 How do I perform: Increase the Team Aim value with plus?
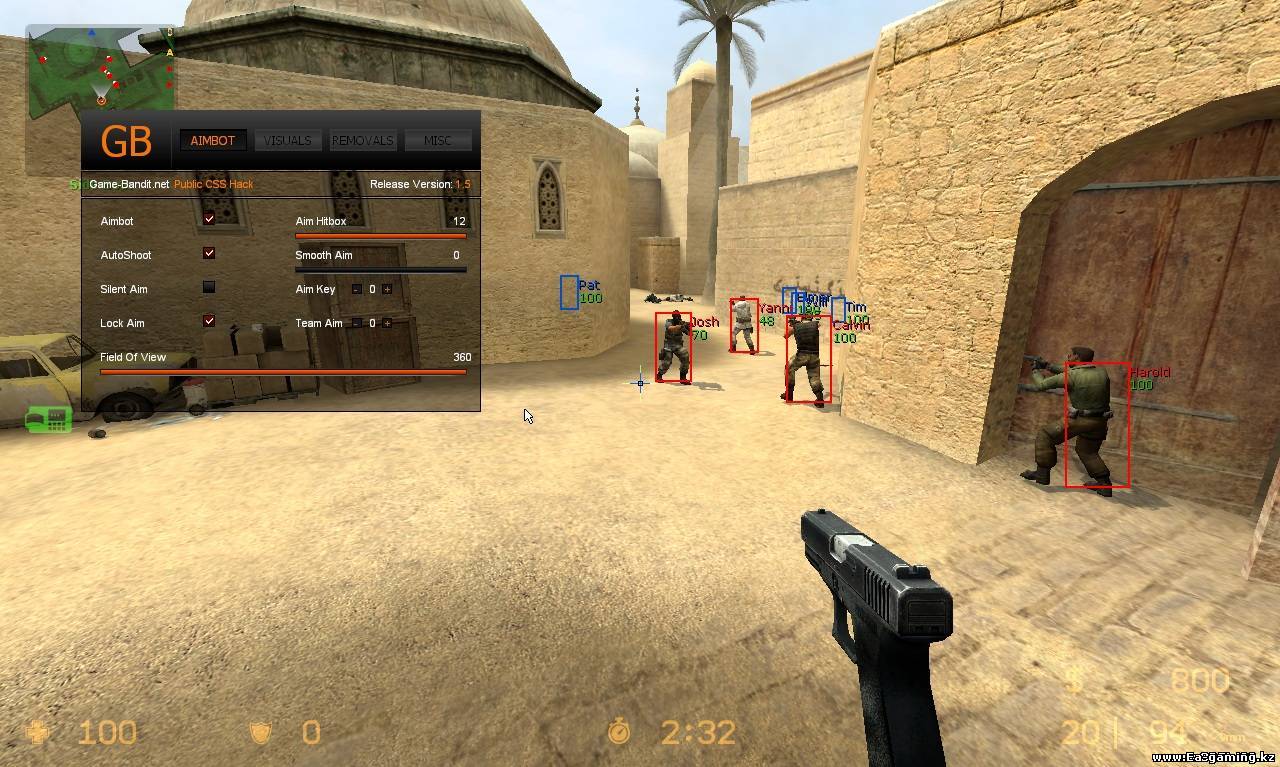coord(387,323)
